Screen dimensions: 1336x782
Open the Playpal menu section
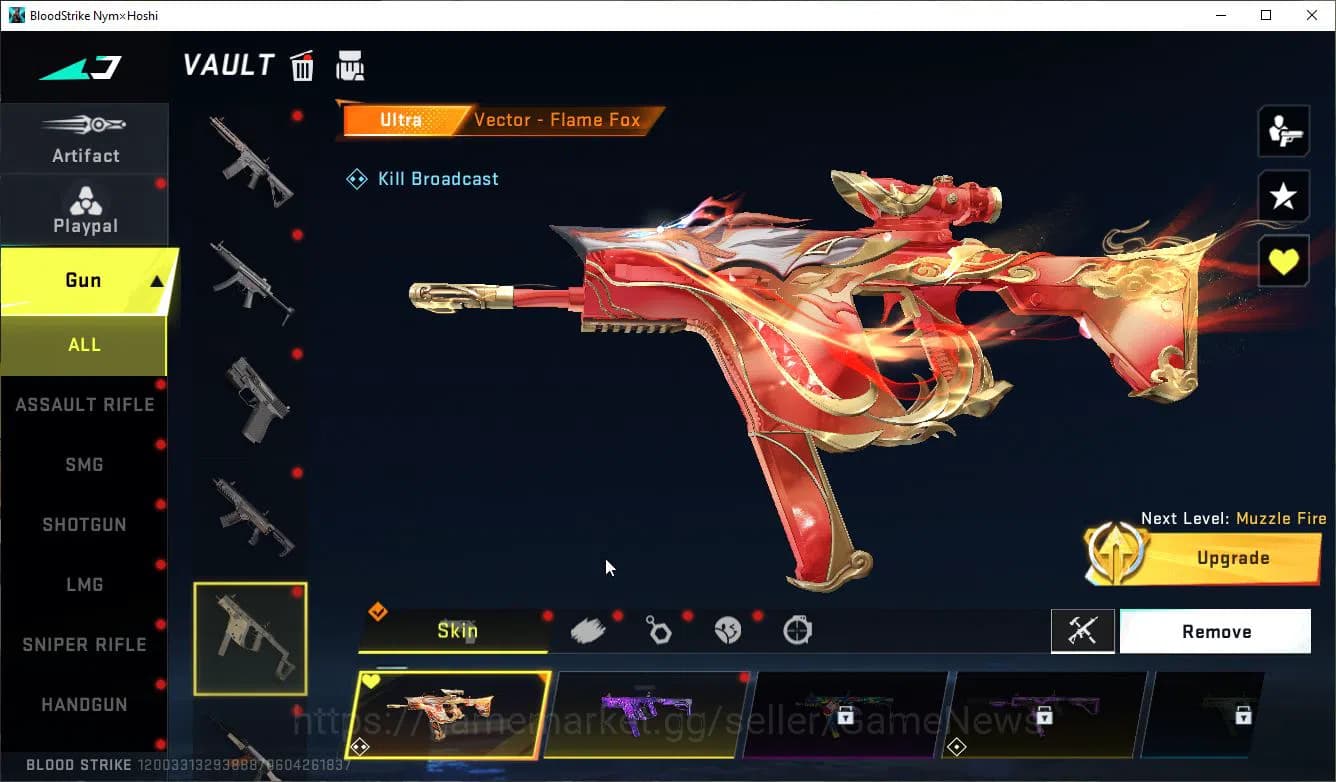pyautogui.click(x=84, y=210)
